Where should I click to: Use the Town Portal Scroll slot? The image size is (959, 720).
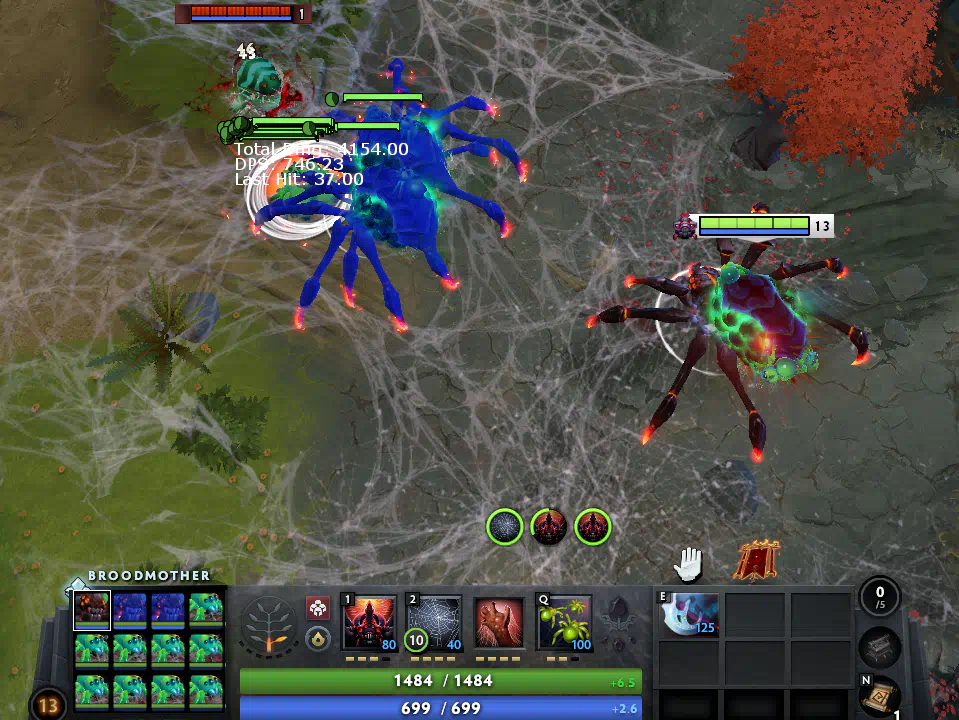coord(880,695)
